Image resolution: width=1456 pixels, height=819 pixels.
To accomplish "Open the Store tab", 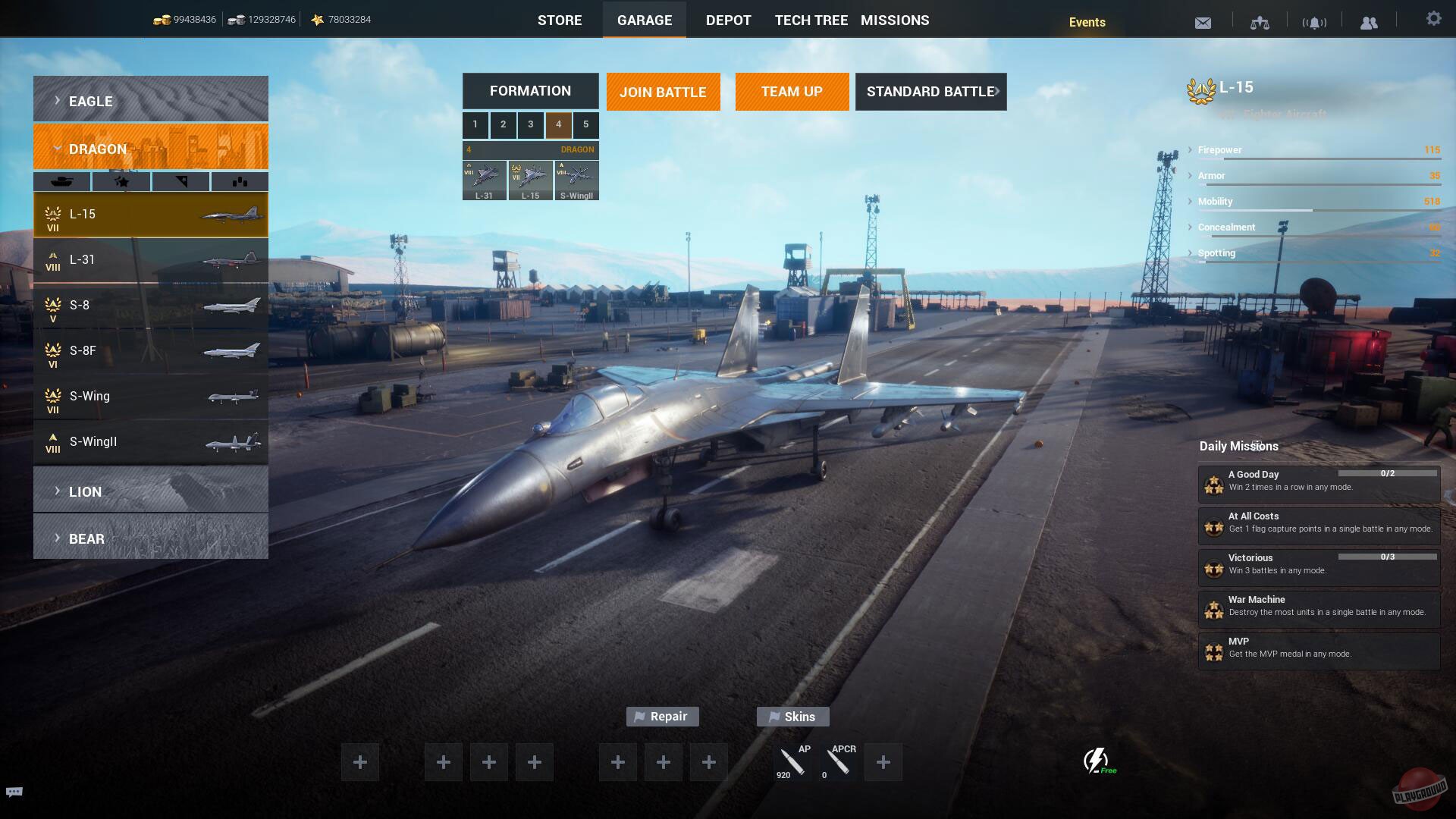I will click(560, 20).
